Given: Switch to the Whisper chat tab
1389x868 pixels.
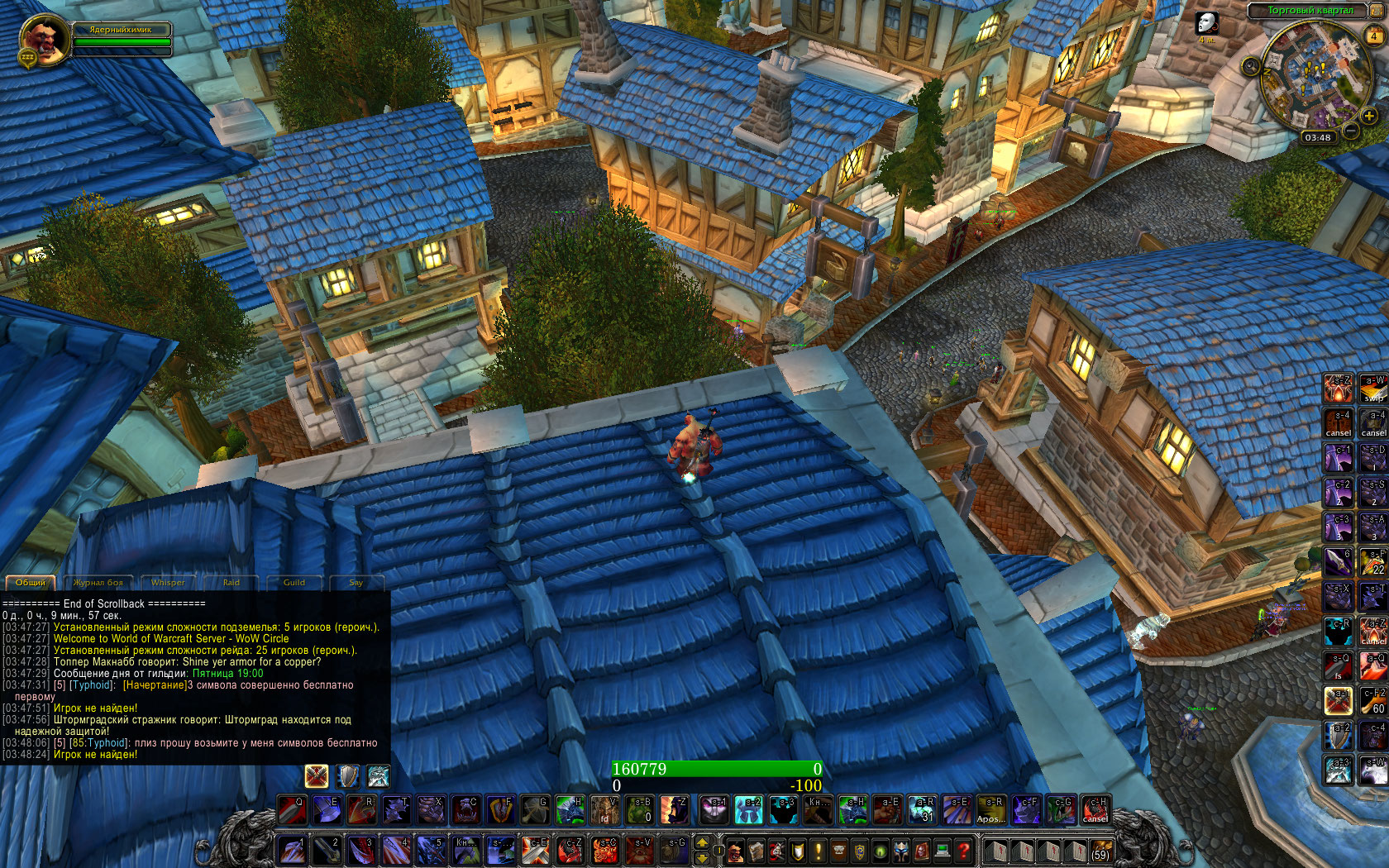Looking at the screenshot, I should click(168, 583).
